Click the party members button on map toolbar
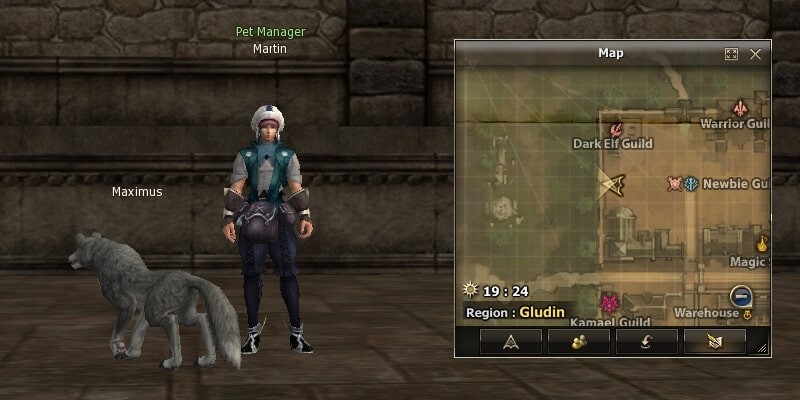The width and height of the screenshot is (800, 400). (x=578, y=341)
